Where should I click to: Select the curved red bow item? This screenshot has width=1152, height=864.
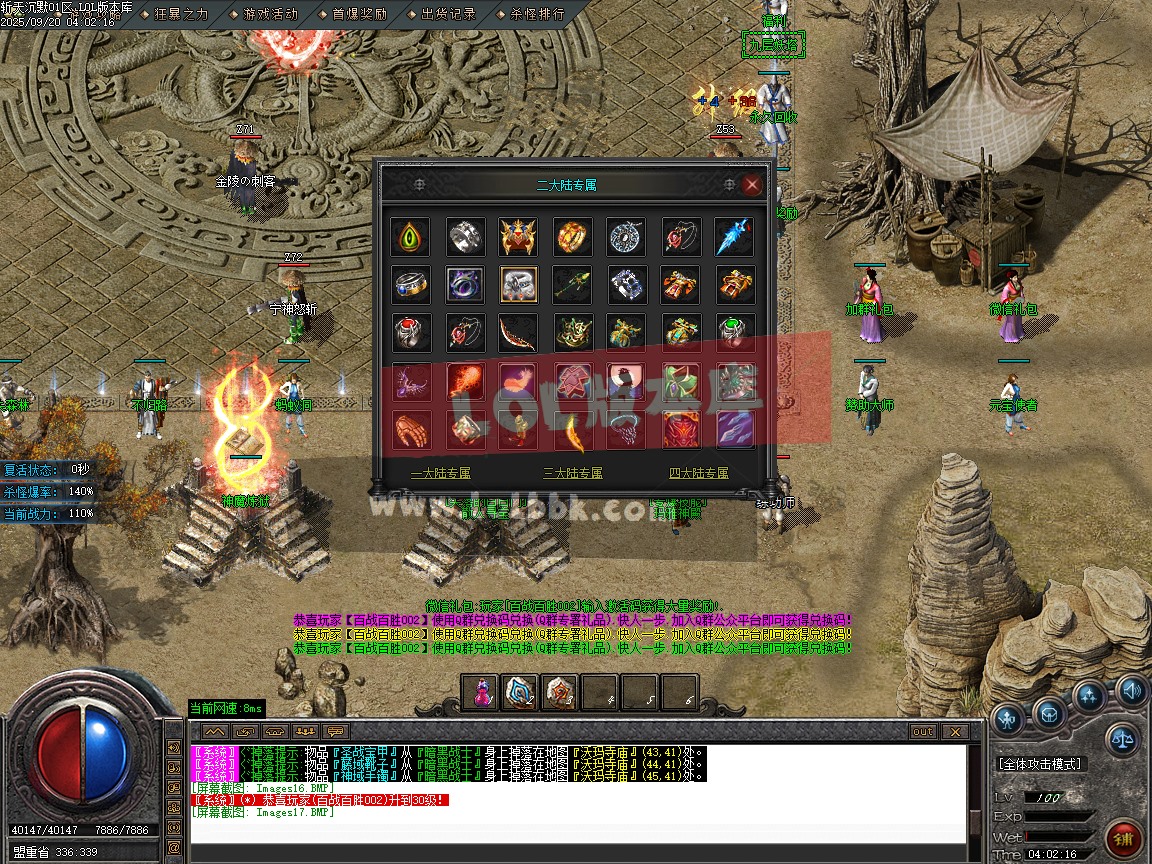[x=519, y=332]
